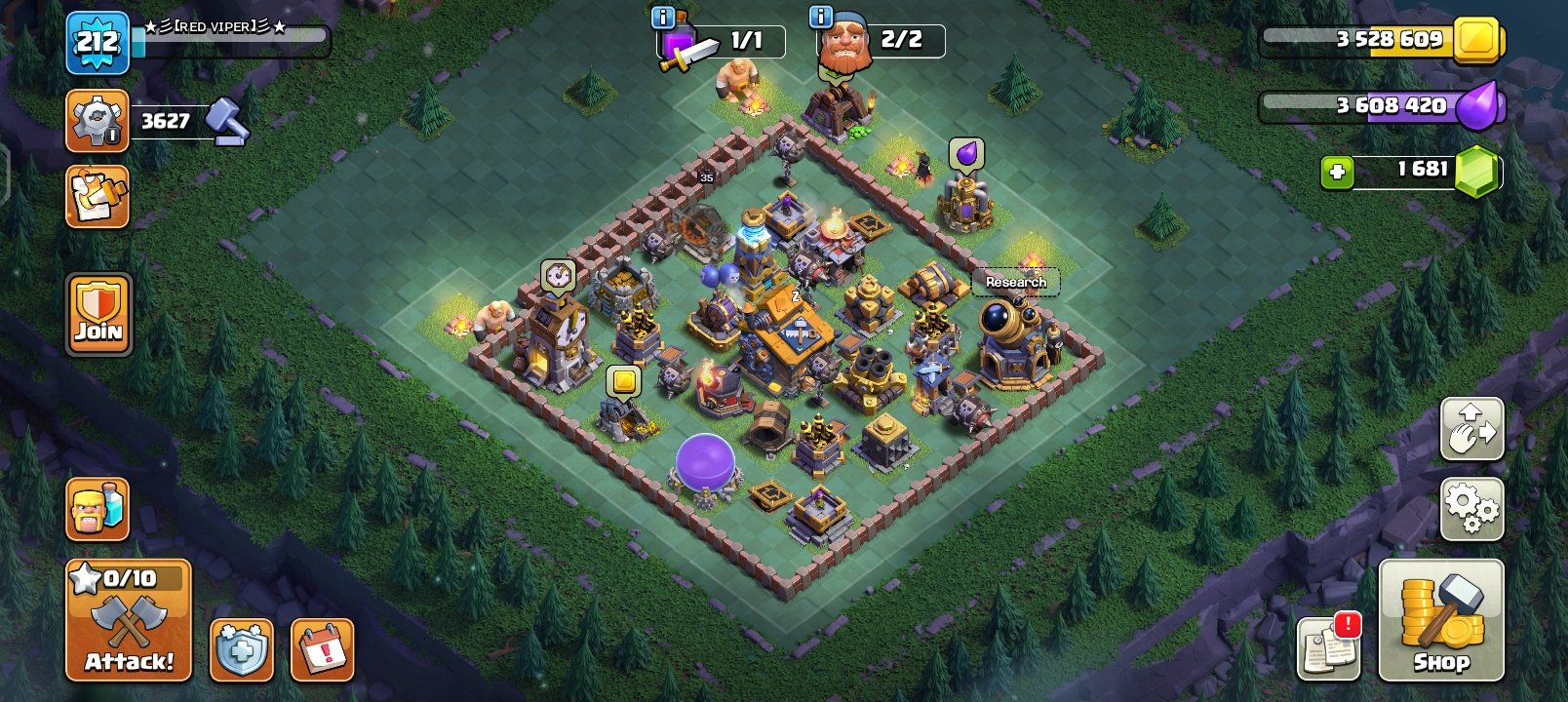Viewport: 1568px width, 702px height.
Task: Open the clan Join screen
Action: [x=97, y=314]
